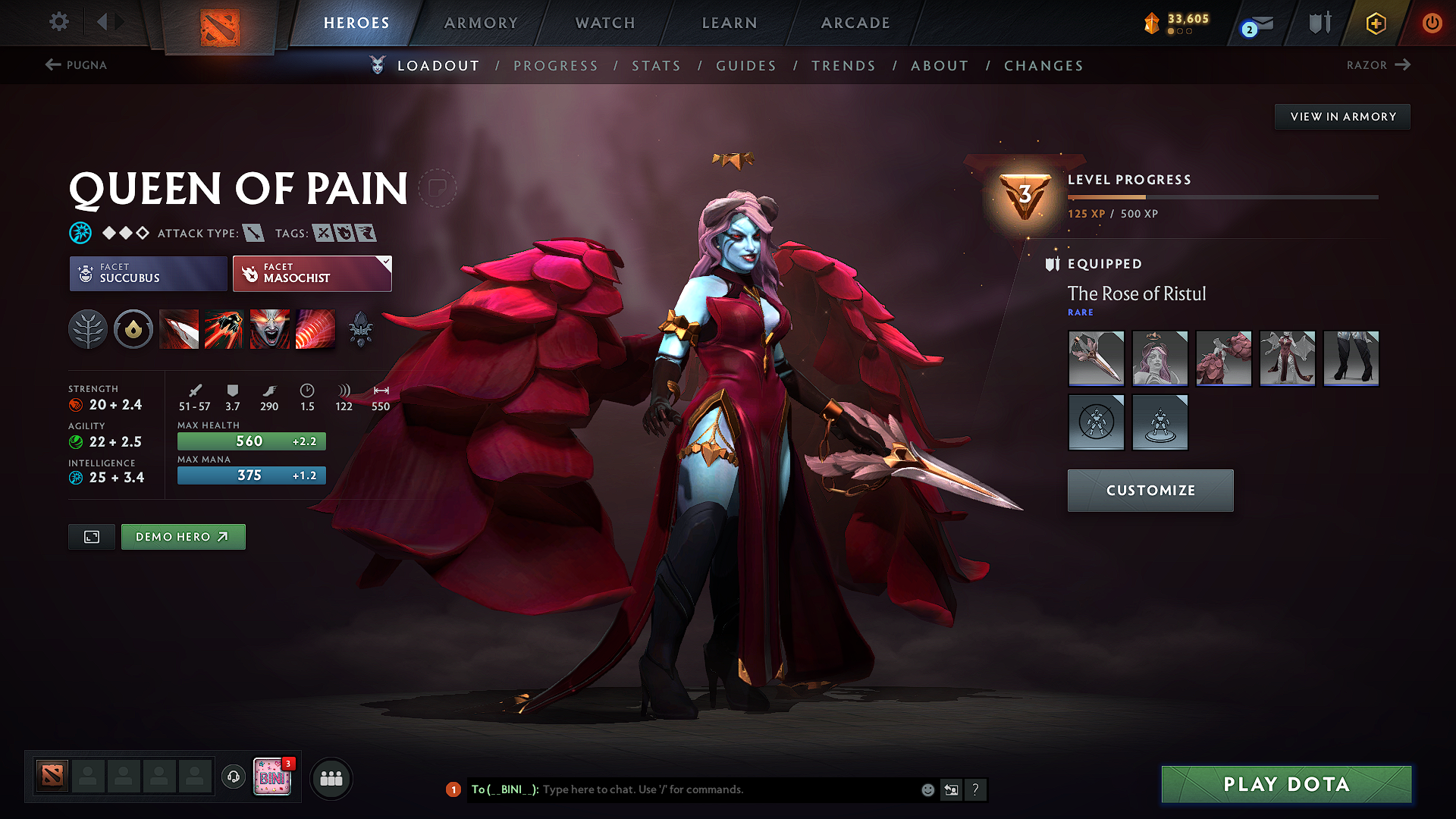Select the Blink ability icon

pyautogui.click(x=224, y=328)
